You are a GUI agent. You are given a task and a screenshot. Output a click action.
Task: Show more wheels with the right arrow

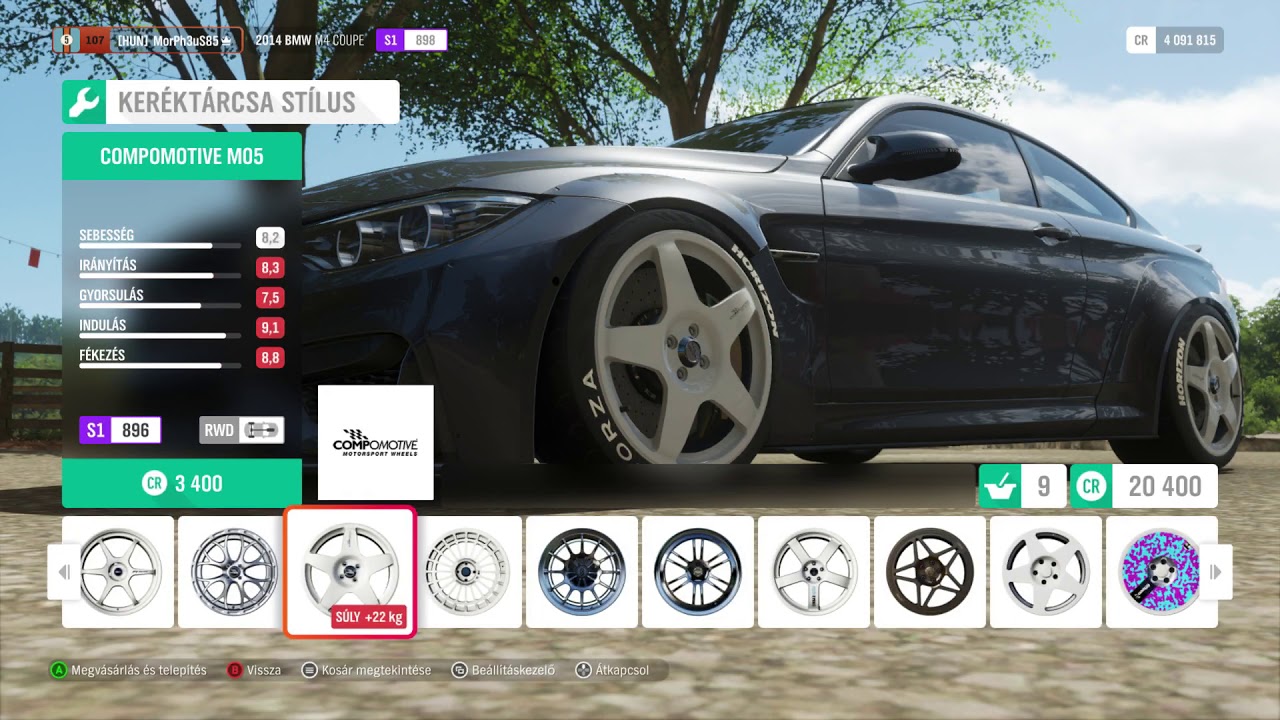click(x=1216, y=572)
